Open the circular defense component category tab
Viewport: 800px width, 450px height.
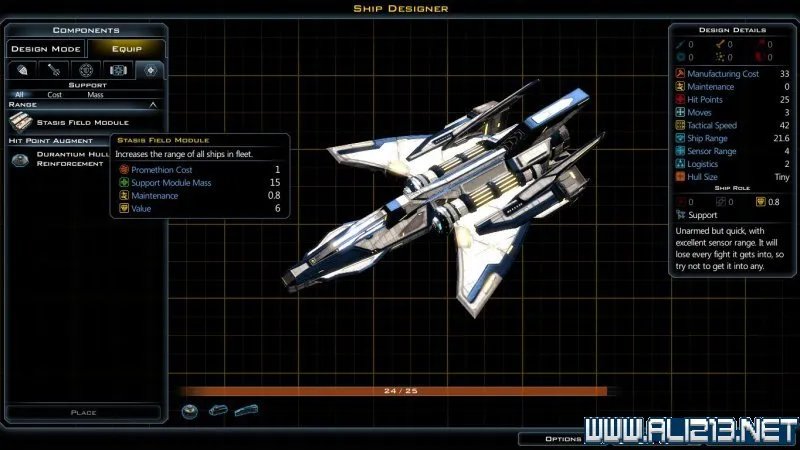(x=86, y=70)
